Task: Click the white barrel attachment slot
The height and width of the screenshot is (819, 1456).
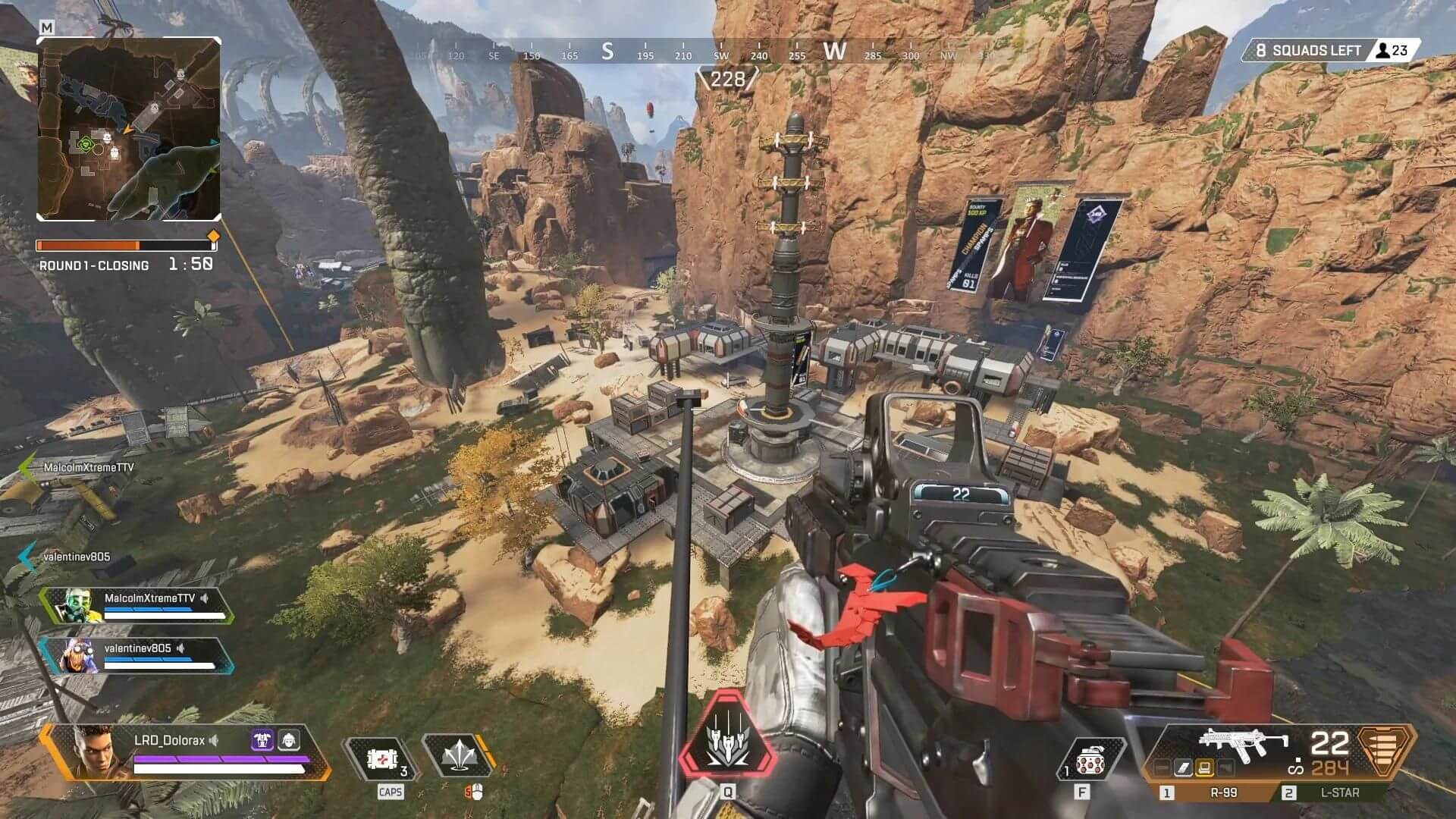Action: tap(1183, 769)
